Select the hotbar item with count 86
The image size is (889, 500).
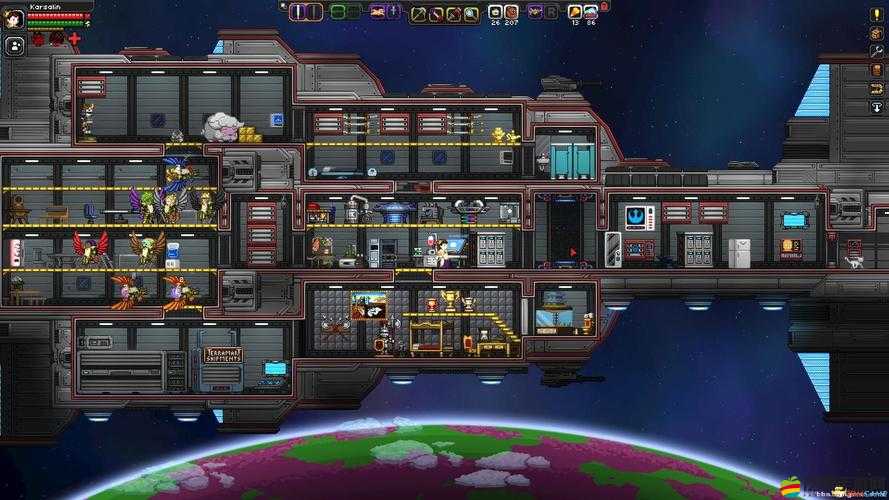pos(590,12)
